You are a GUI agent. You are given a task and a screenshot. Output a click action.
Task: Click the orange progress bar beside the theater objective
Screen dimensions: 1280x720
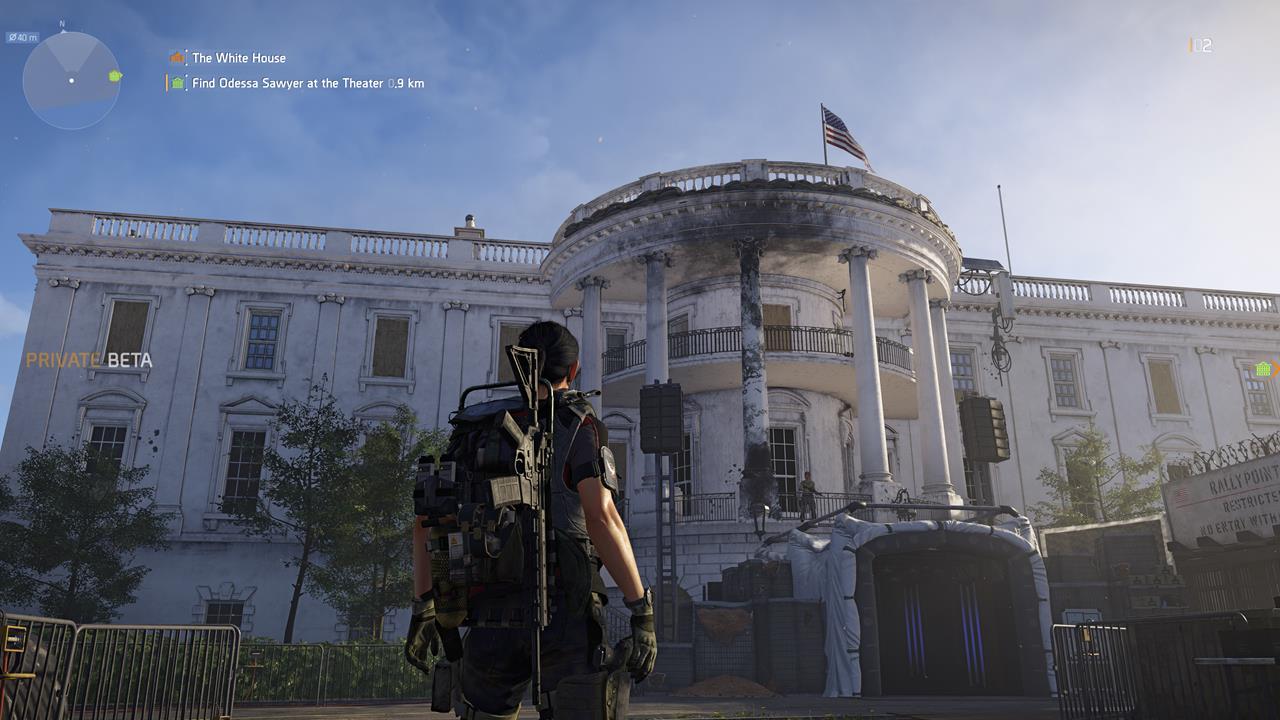pos(167,82)
